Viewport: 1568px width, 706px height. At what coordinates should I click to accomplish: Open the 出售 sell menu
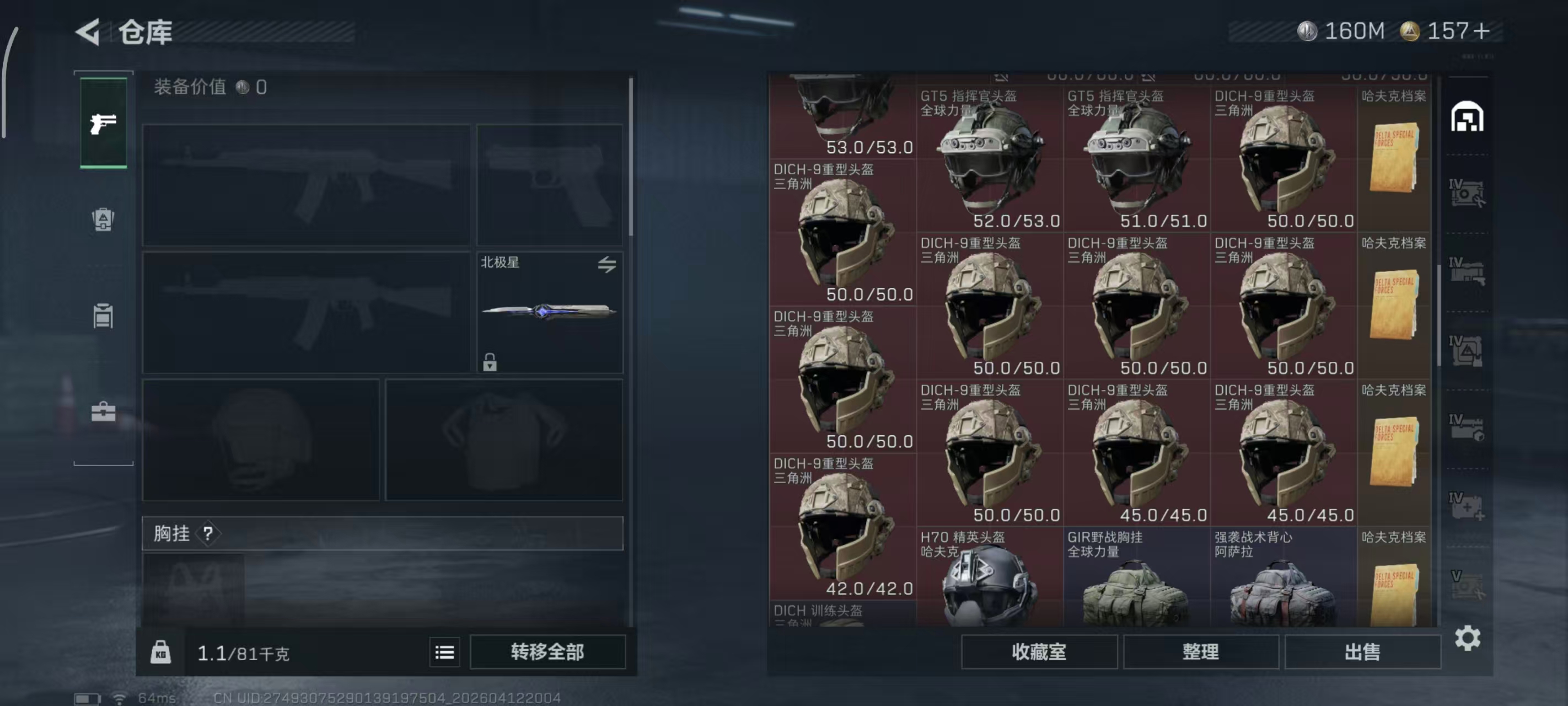pos(1362,652)
